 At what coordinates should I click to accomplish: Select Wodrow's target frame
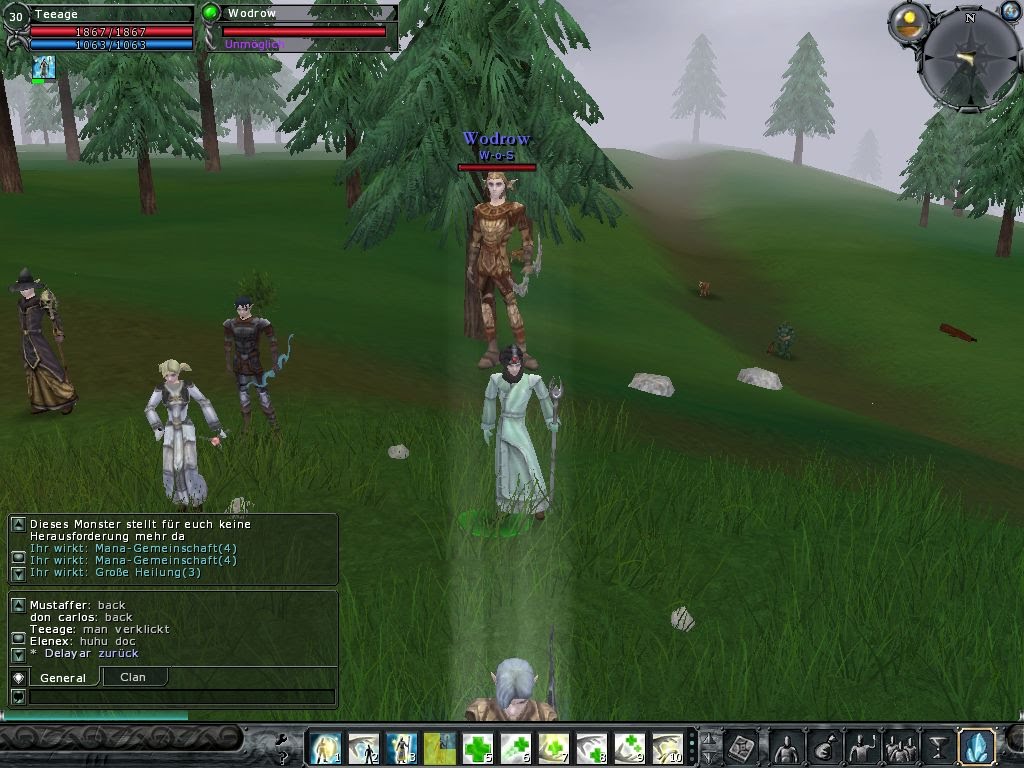[x=303, y=26]
